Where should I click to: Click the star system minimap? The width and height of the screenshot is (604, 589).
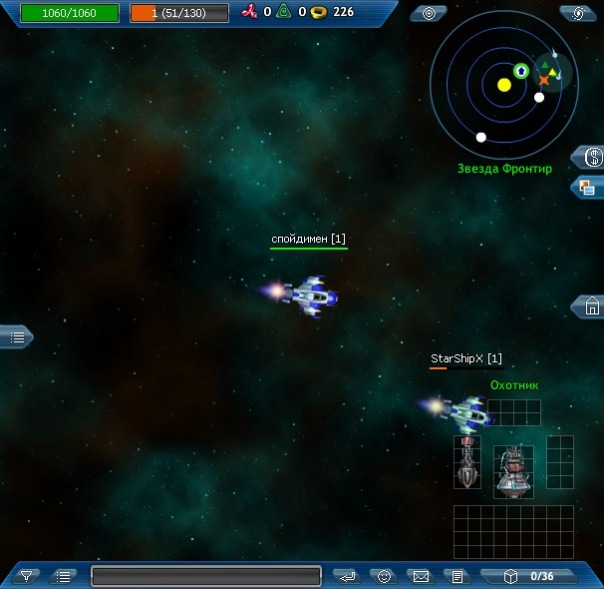click(x=501, y=86)
